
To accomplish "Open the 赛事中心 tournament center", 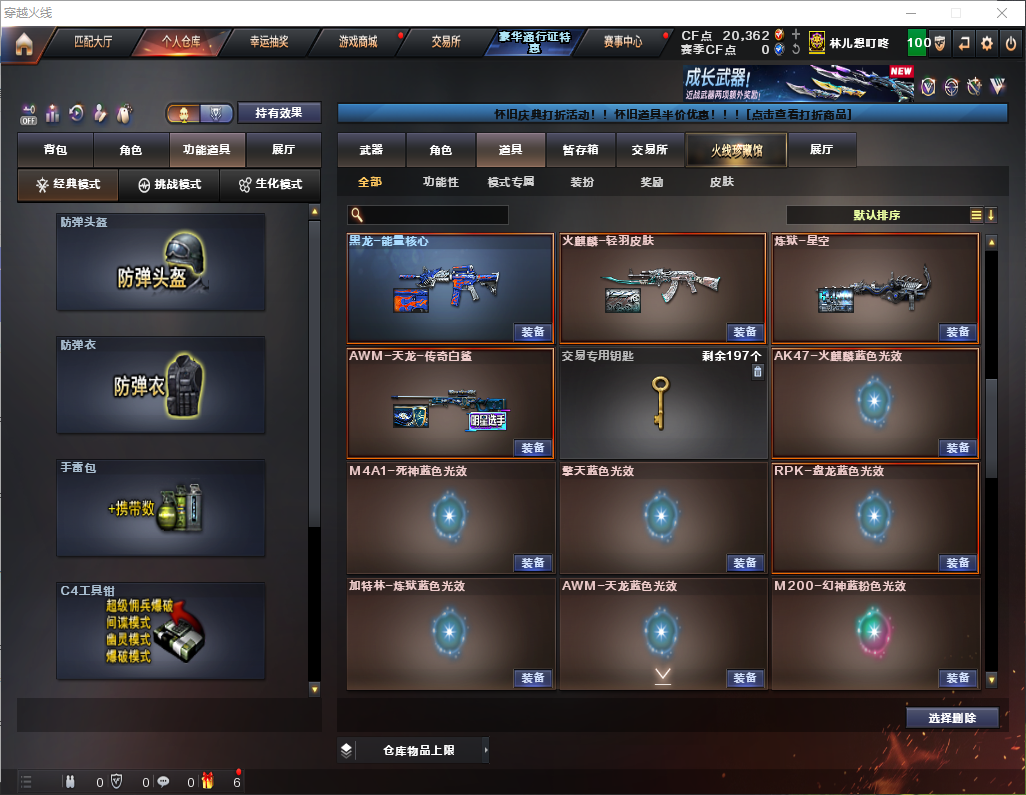I will (x=622, y=42).
